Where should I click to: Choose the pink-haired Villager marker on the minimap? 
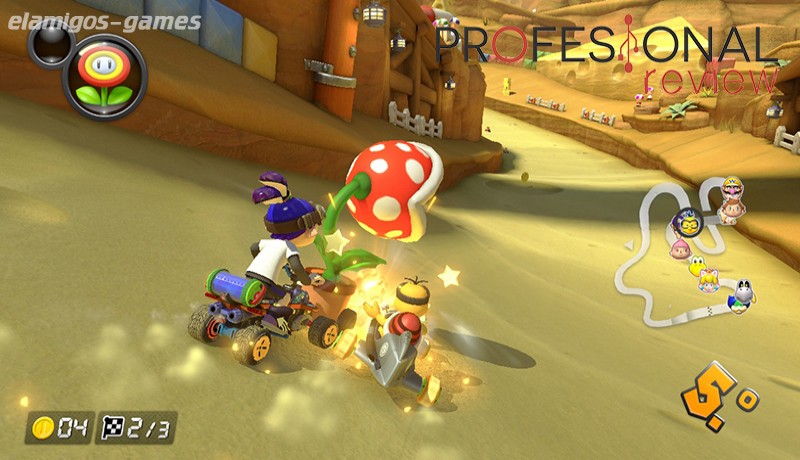tap(681, 246)
